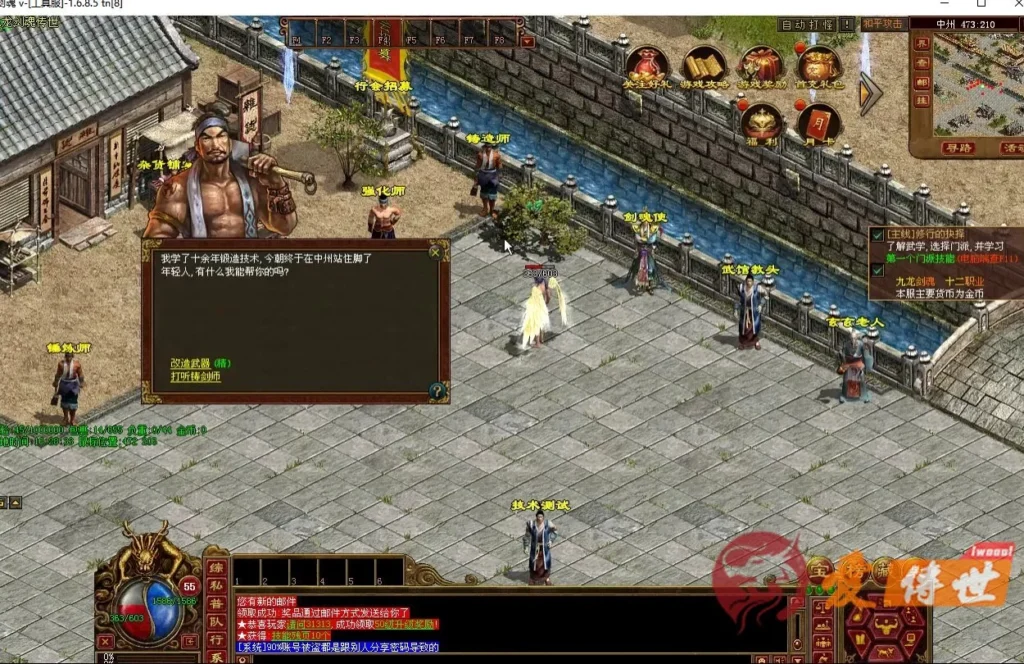Click the dialogue help question mark

click(436, 391)
